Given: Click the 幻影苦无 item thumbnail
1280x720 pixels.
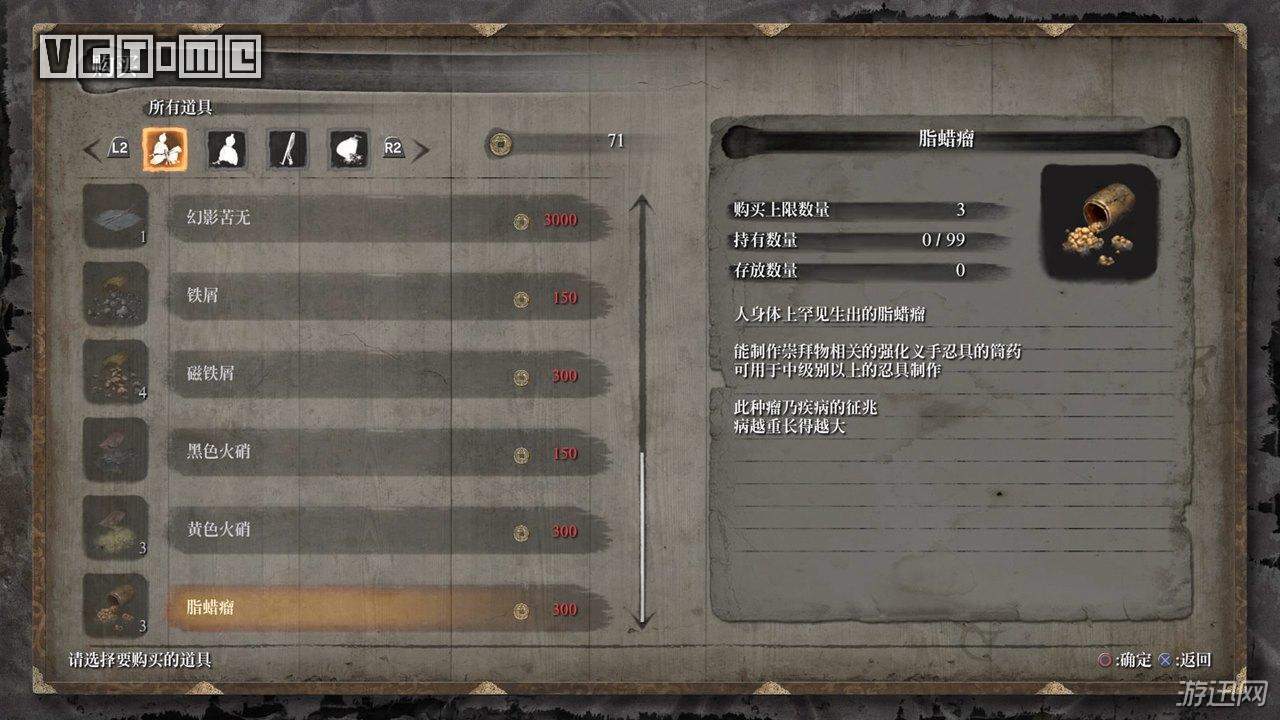Looking at the screenshot, I should [115, 217].
